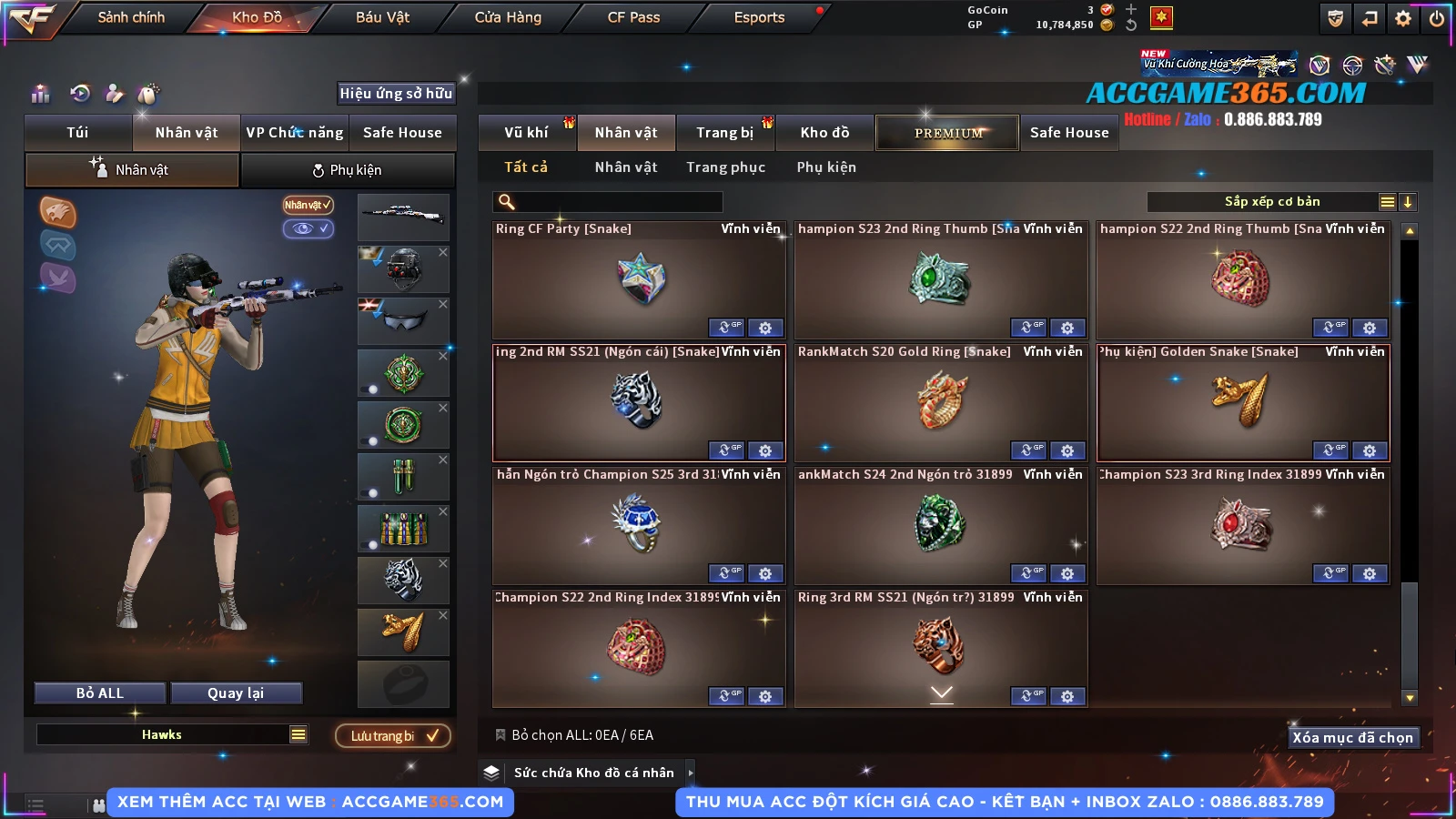
Task: Click Xóa mục đã chọn button
Action: point(1352,737)
